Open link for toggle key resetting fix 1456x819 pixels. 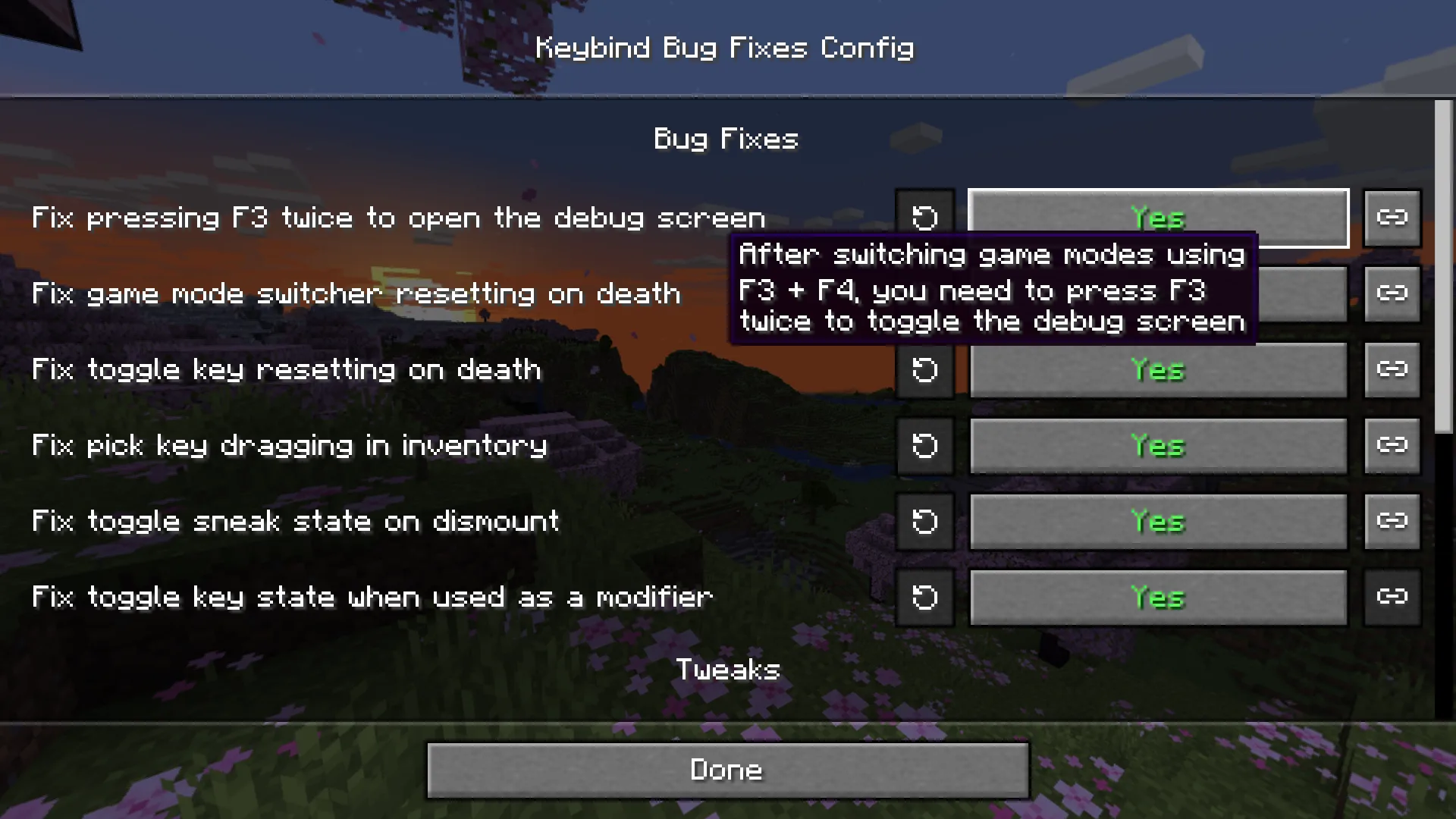pos(1392,370)
